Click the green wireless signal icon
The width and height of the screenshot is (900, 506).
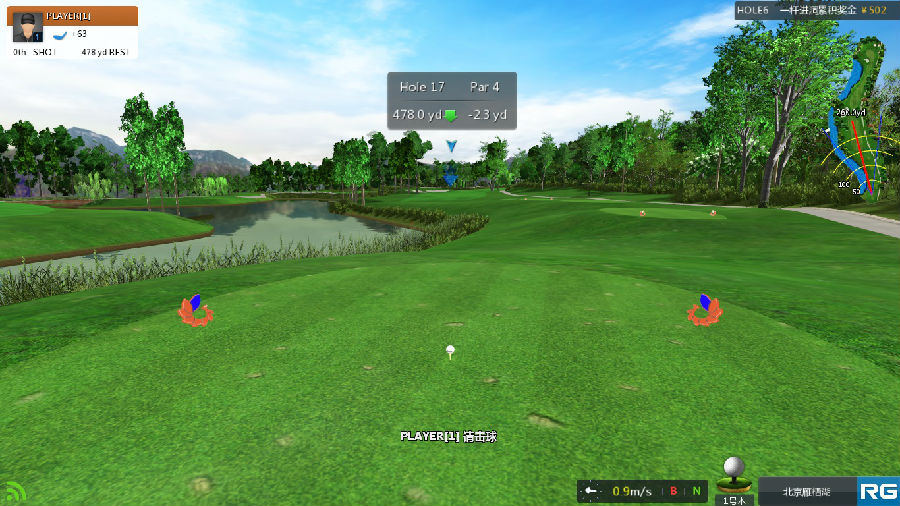point(15,492)
